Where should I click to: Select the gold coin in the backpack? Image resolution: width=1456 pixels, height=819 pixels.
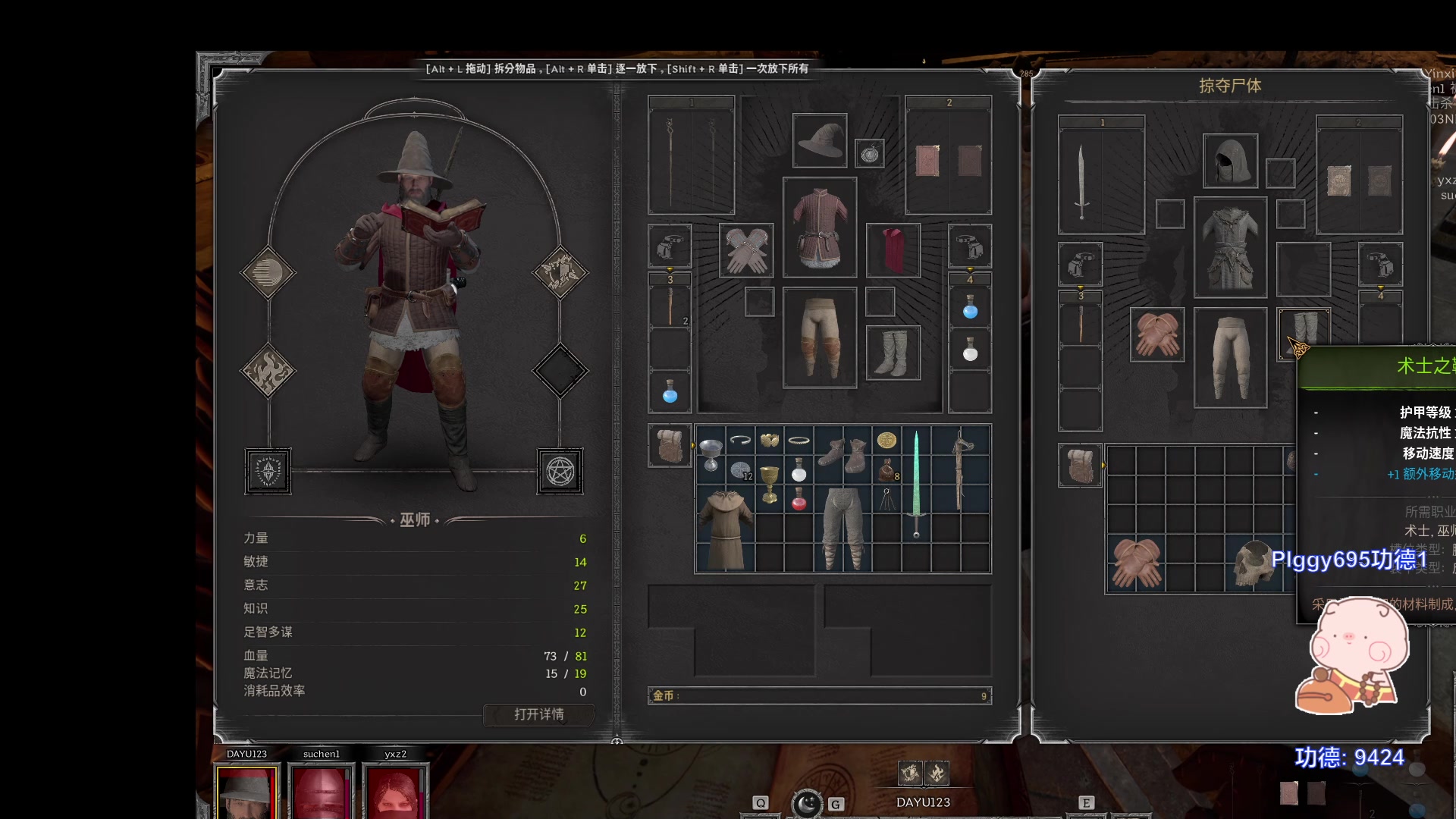886,440
